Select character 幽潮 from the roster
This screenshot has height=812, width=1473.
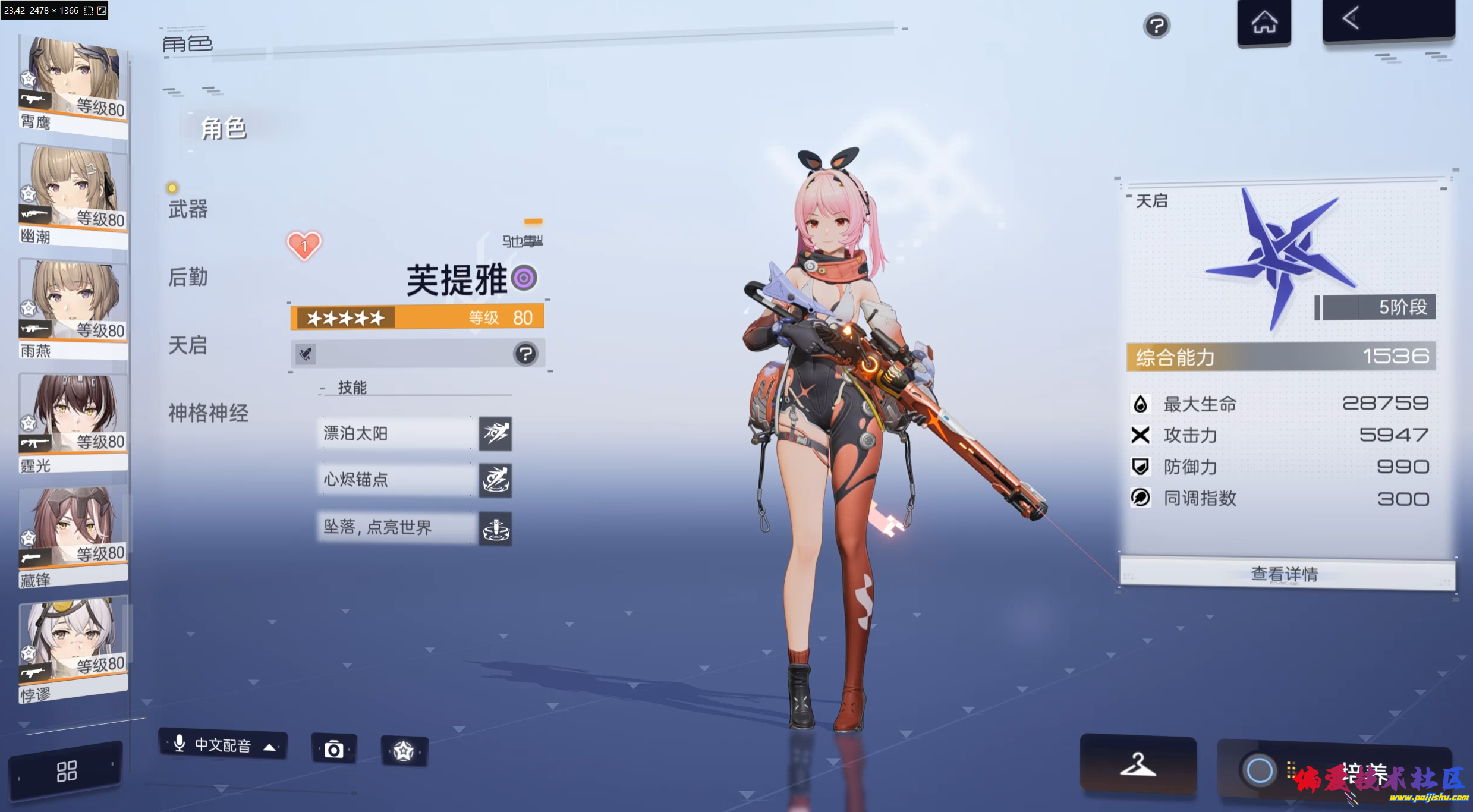pyautogui.click(x=73, y=195)
